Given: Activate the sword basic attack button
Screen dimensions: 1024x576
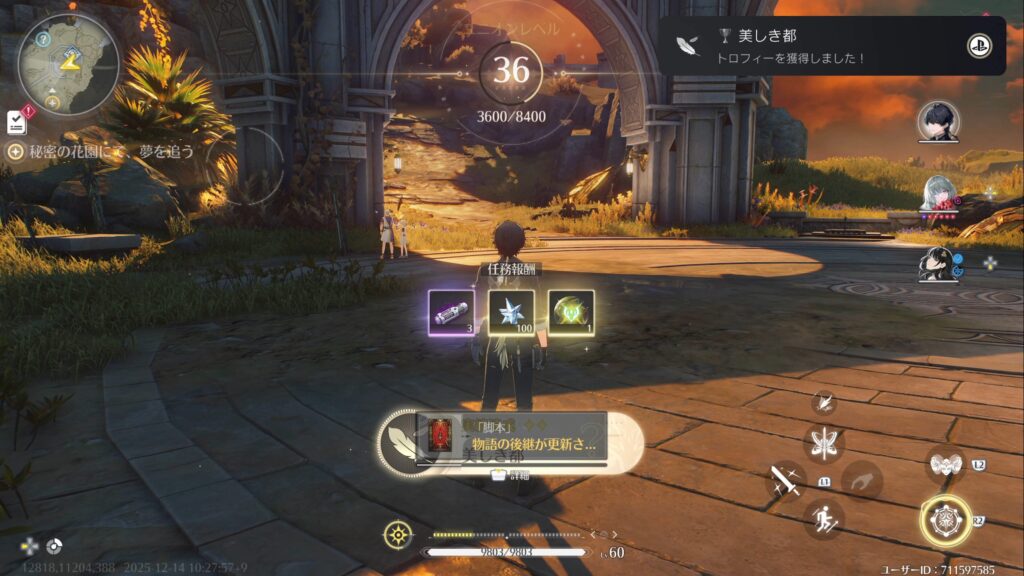Looking at the screenshot, I should pos(786,481).
